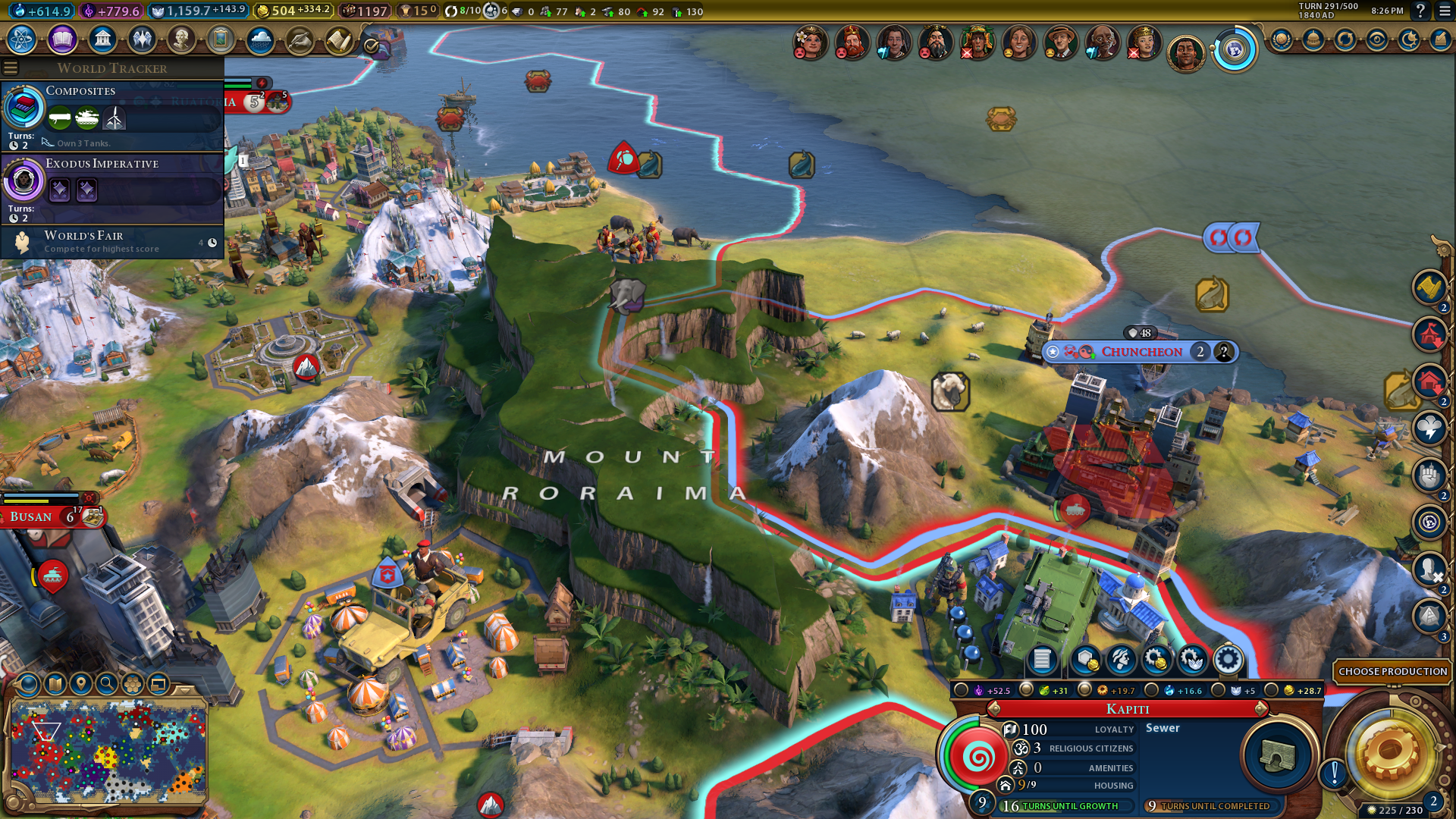View the government screen
Screen dimensions: 1456x819
(102, 39)
